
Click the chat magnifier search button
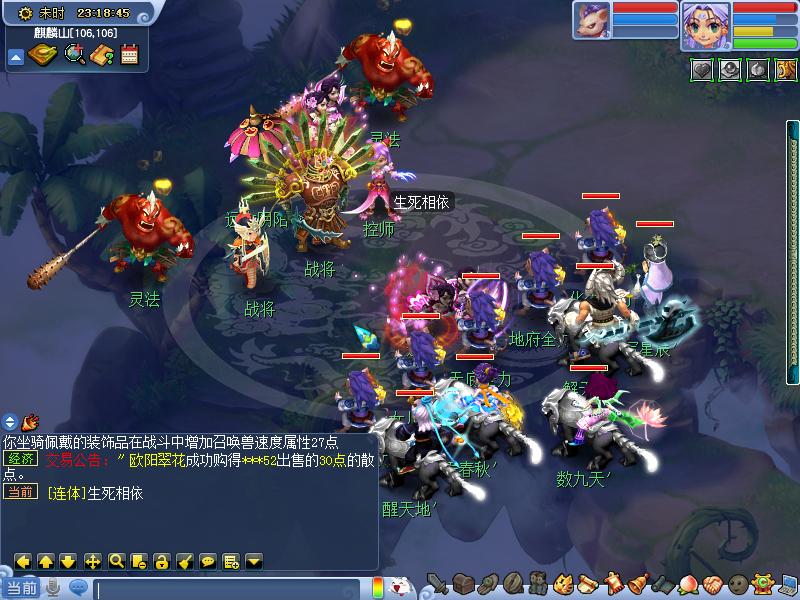tap(116, 561)
